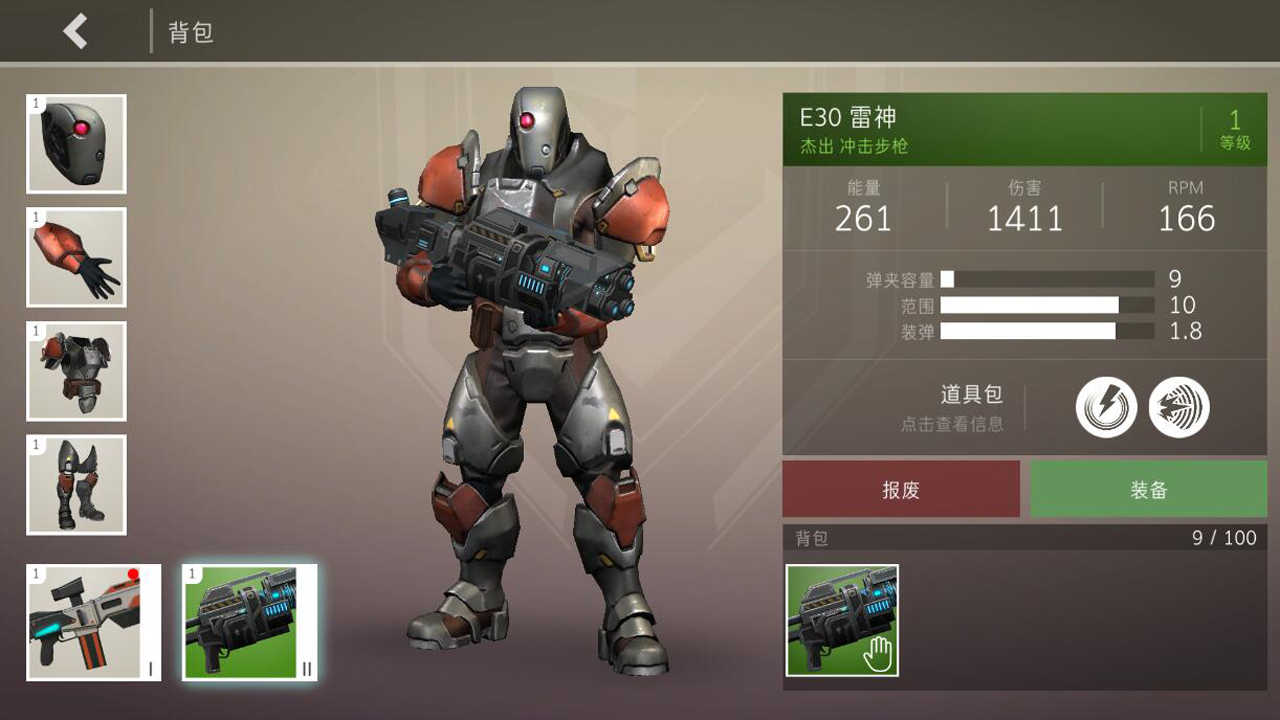Select the chest armor equipment item
This screenshot has width=1280, height=720.
point(75,371)
